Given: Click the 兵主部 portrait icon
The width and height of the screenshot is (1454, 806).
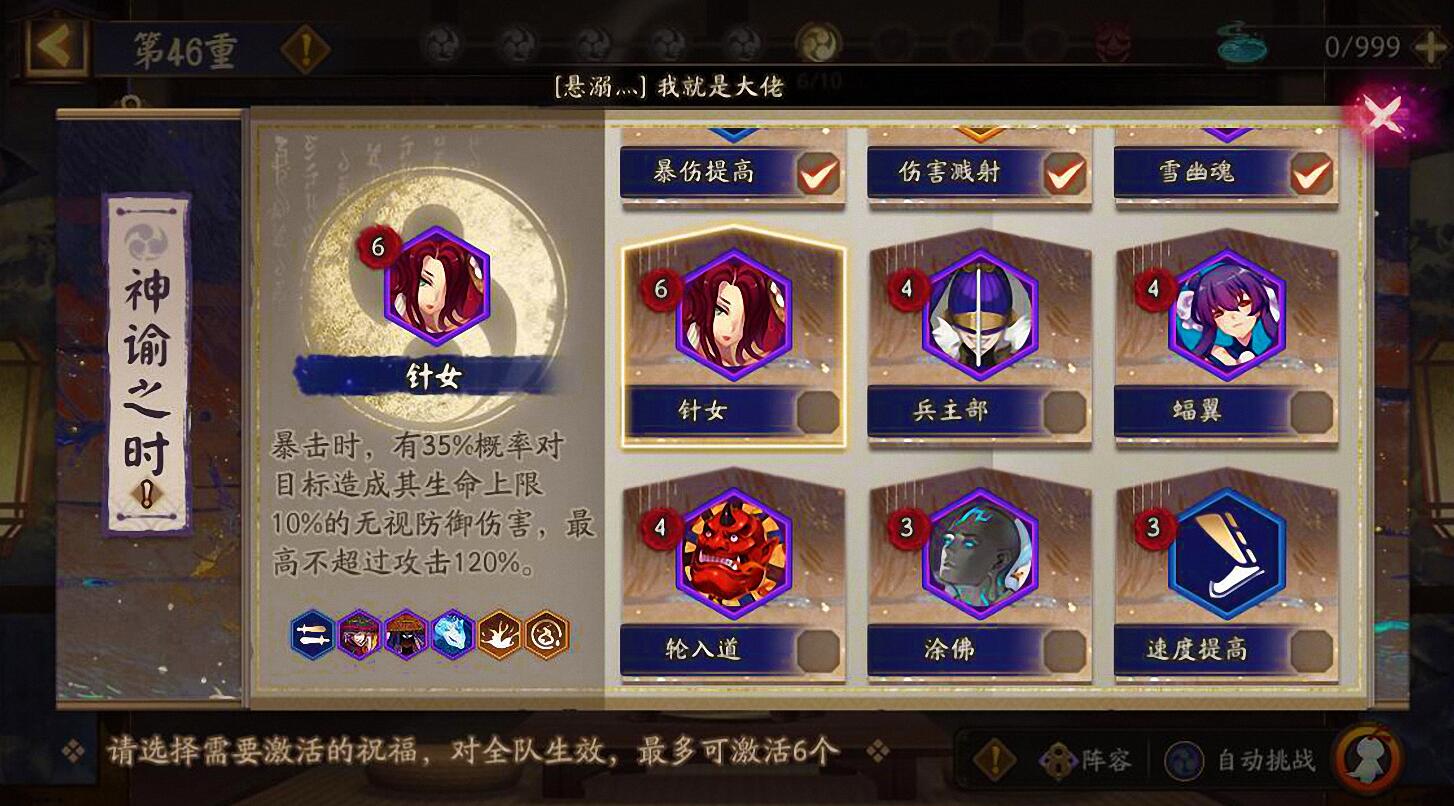Looking at the screenshot, I should click(x=979, y=318).
